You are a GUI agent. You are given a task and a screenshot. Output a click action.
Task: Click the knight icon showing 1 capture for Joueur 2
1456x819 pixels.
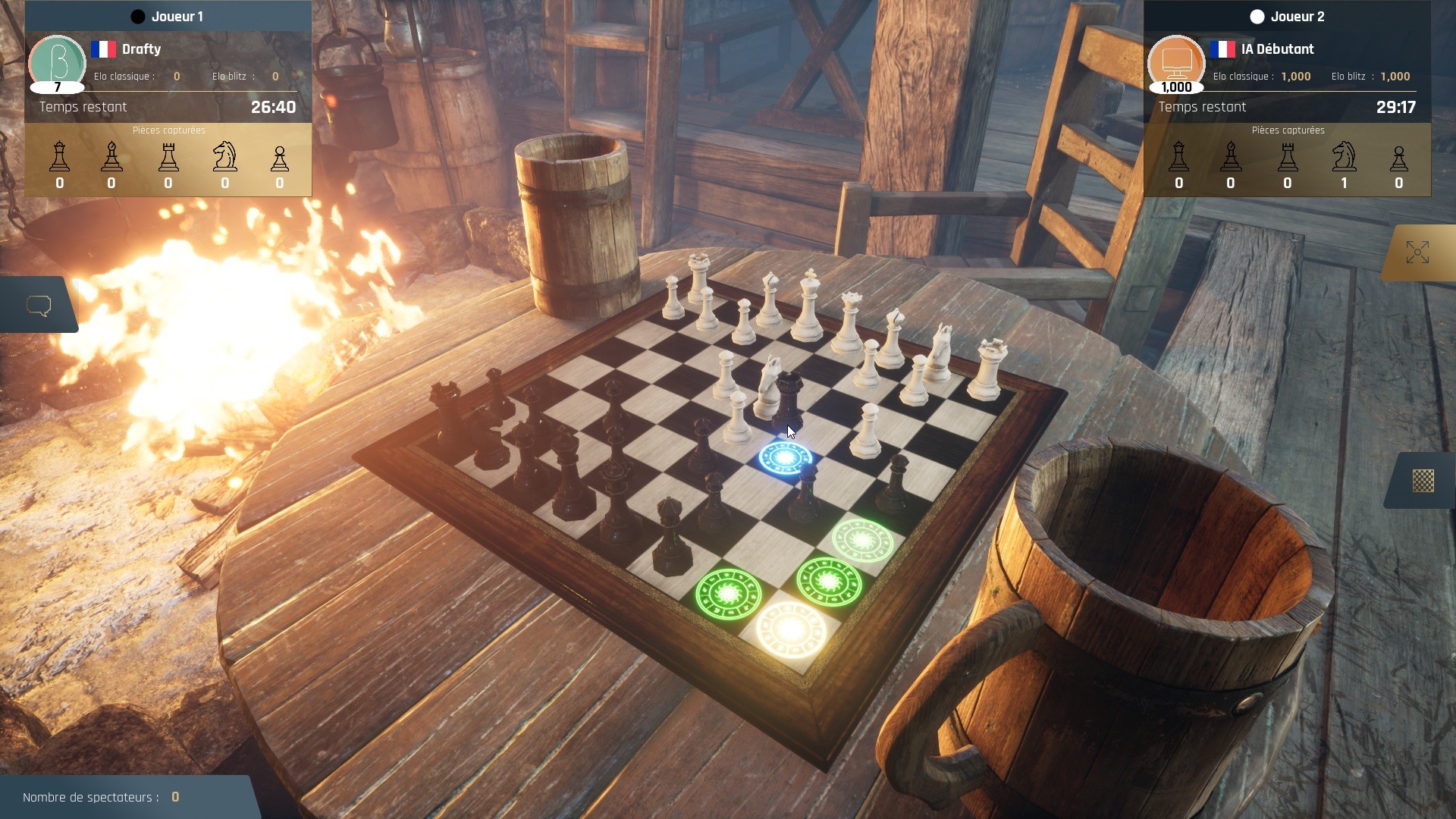tap(1344, 157)
